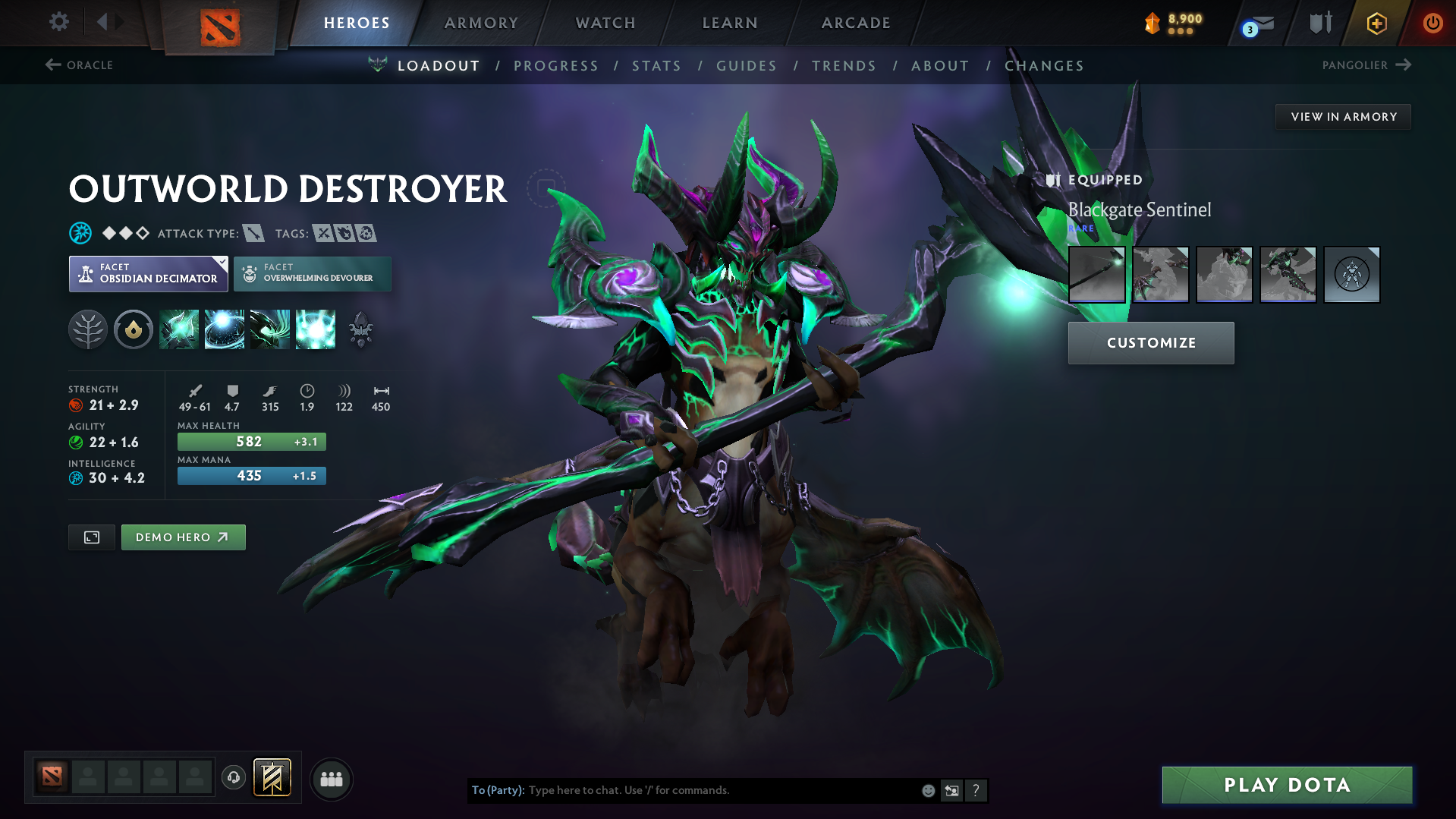This screenshot has width=1456, height=819.
Task: Open the talent tree icon
Action: (88, 329)
